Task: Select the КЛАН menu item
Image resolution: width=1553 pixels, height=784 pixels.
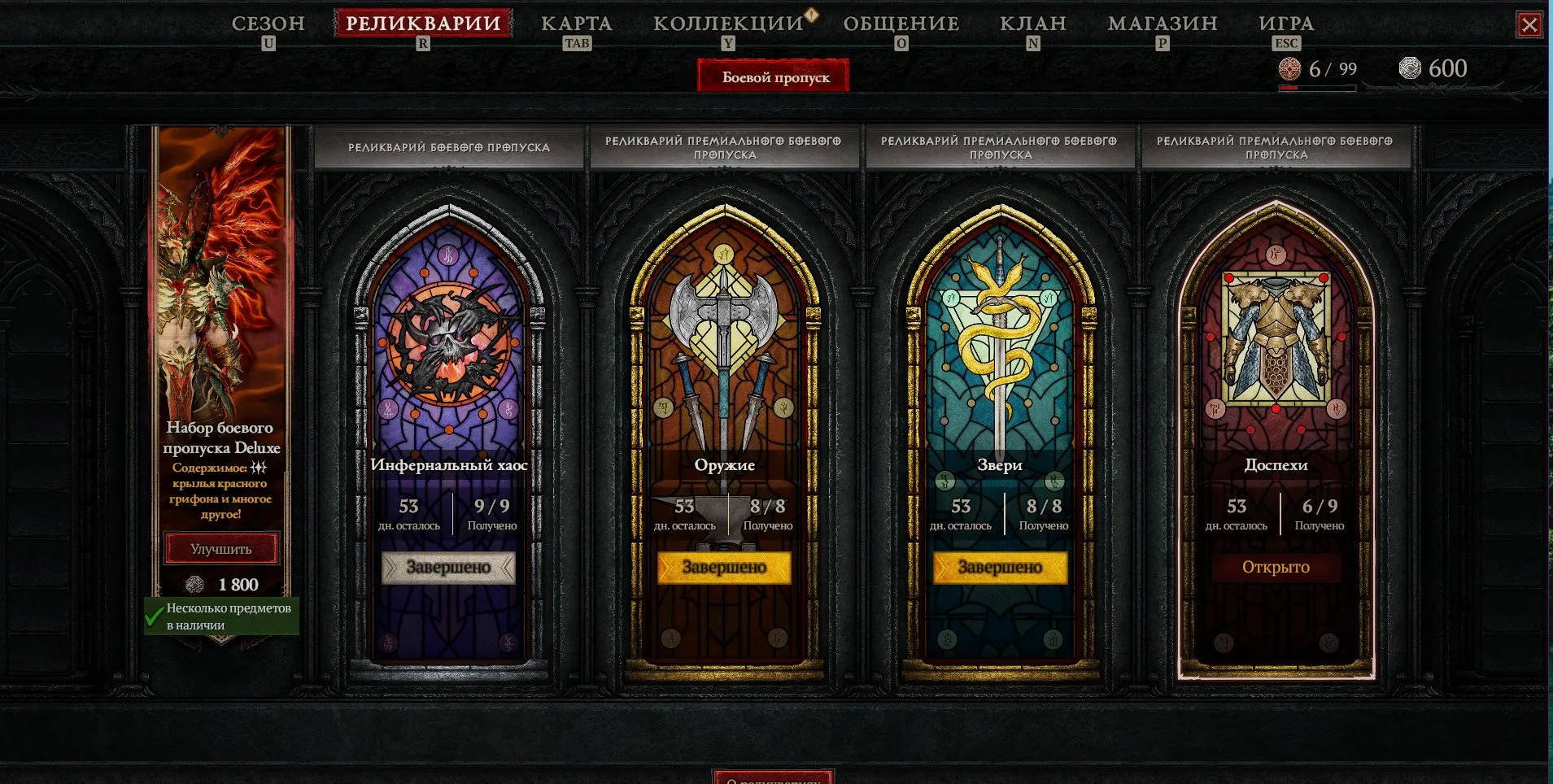Action: (1032, 24)
